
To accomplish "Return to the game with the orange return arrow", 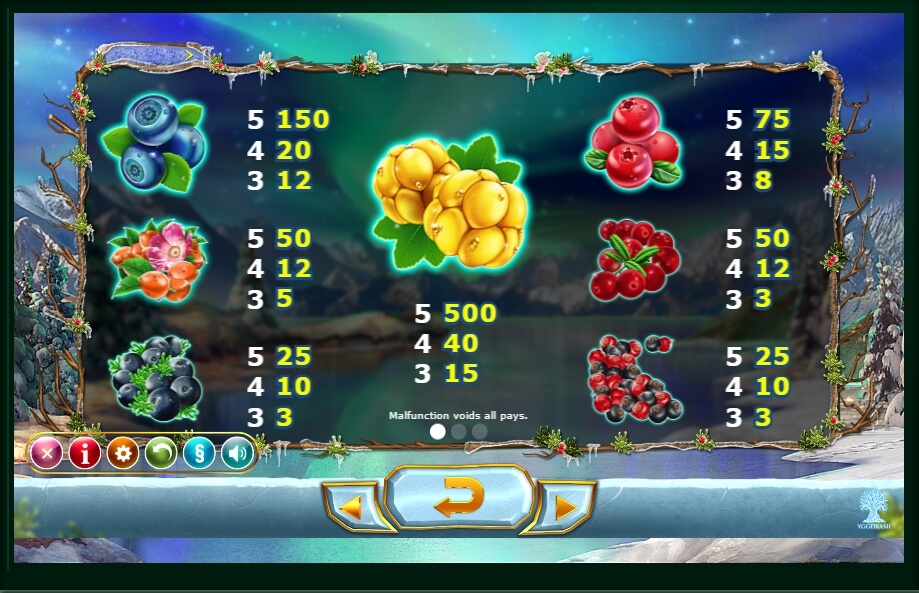I will pos(459,497).
